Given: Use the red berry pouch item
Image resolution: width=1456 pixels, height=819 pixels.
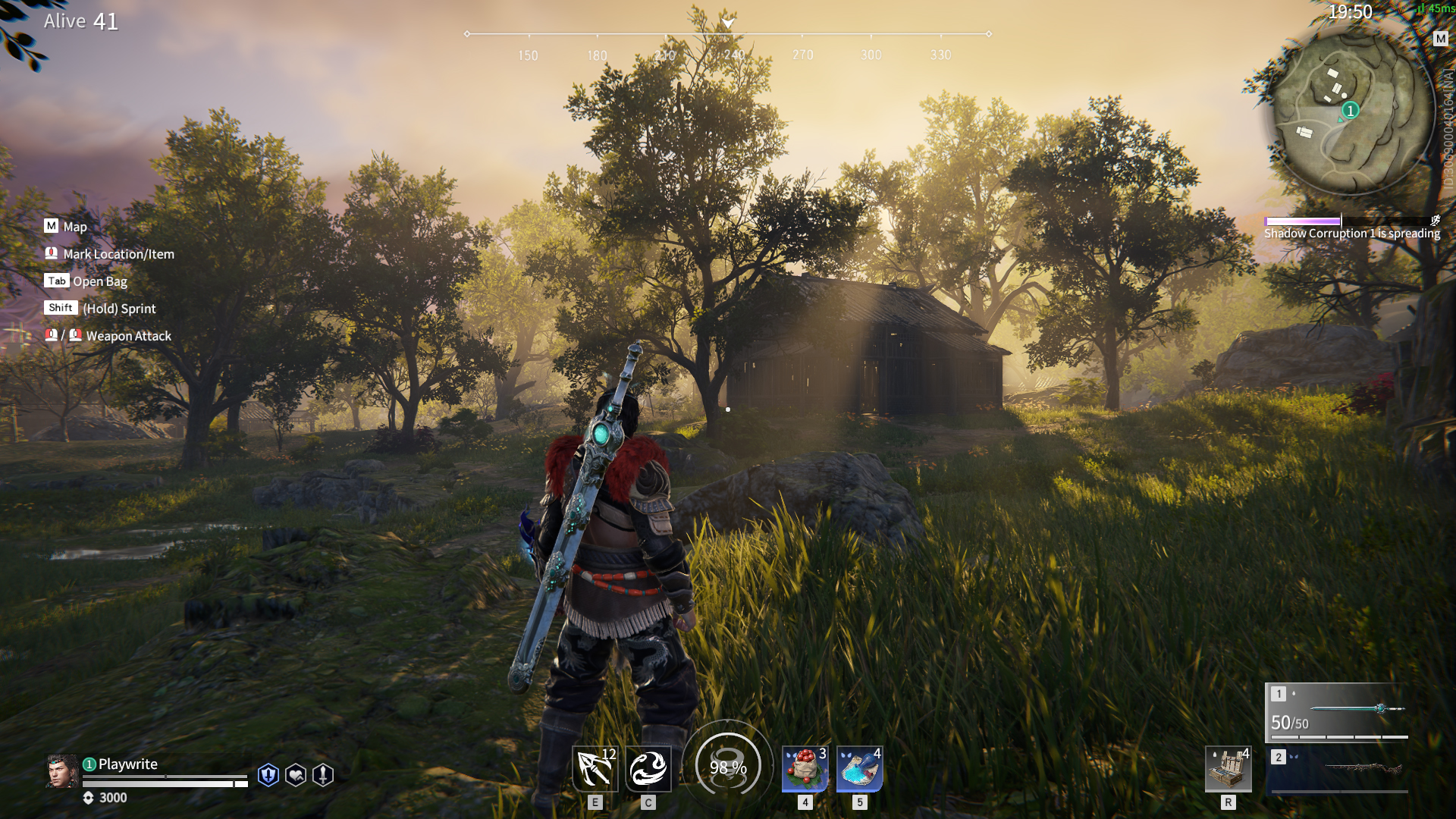Looking at the screenshot, I should tap(805, 768).
